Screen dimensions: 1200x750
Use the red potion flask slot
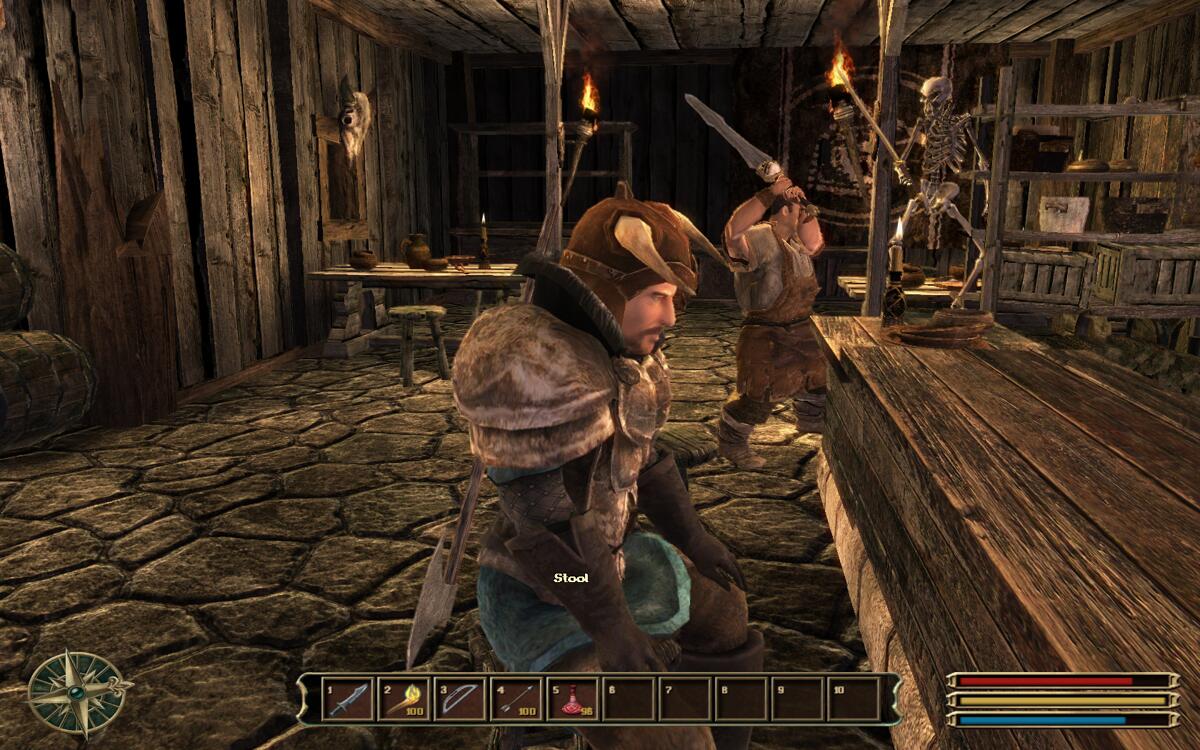571,699
